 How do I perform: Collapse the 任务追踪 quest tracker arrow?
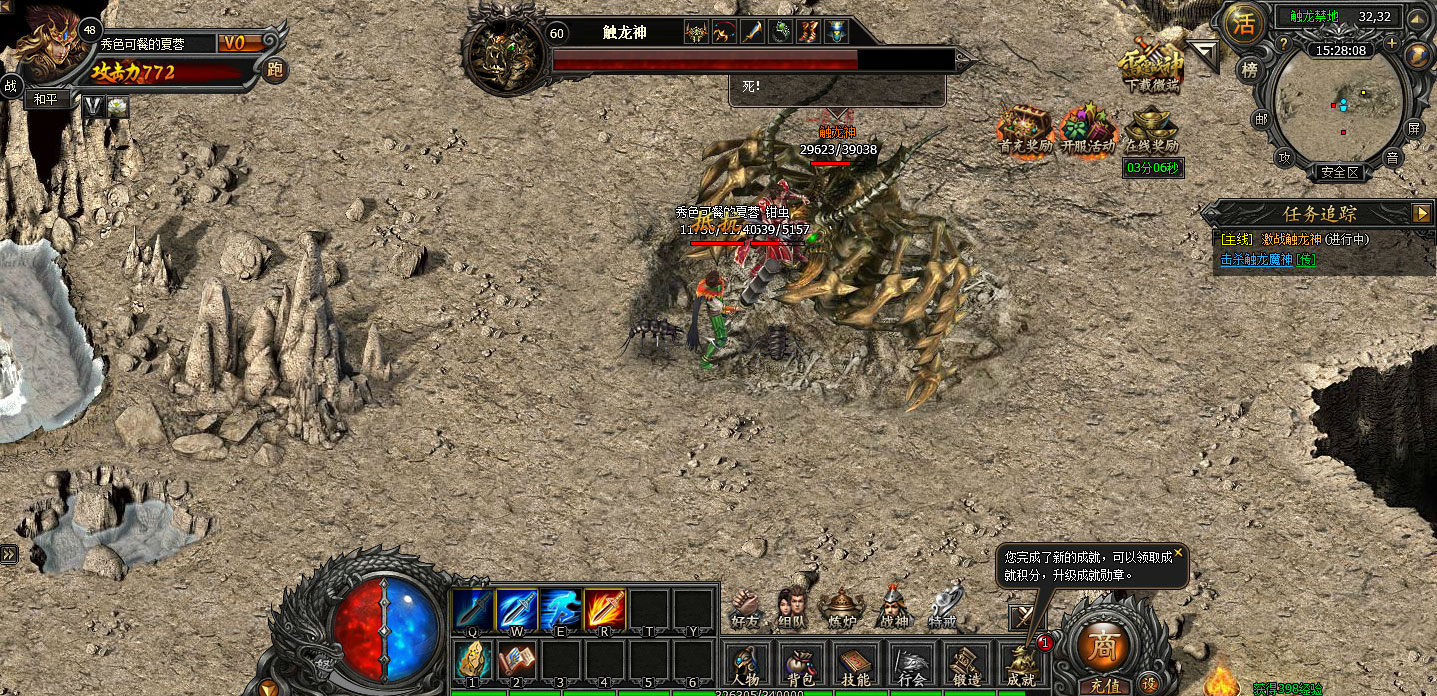pyautogui.click(x=1421, y=213)
